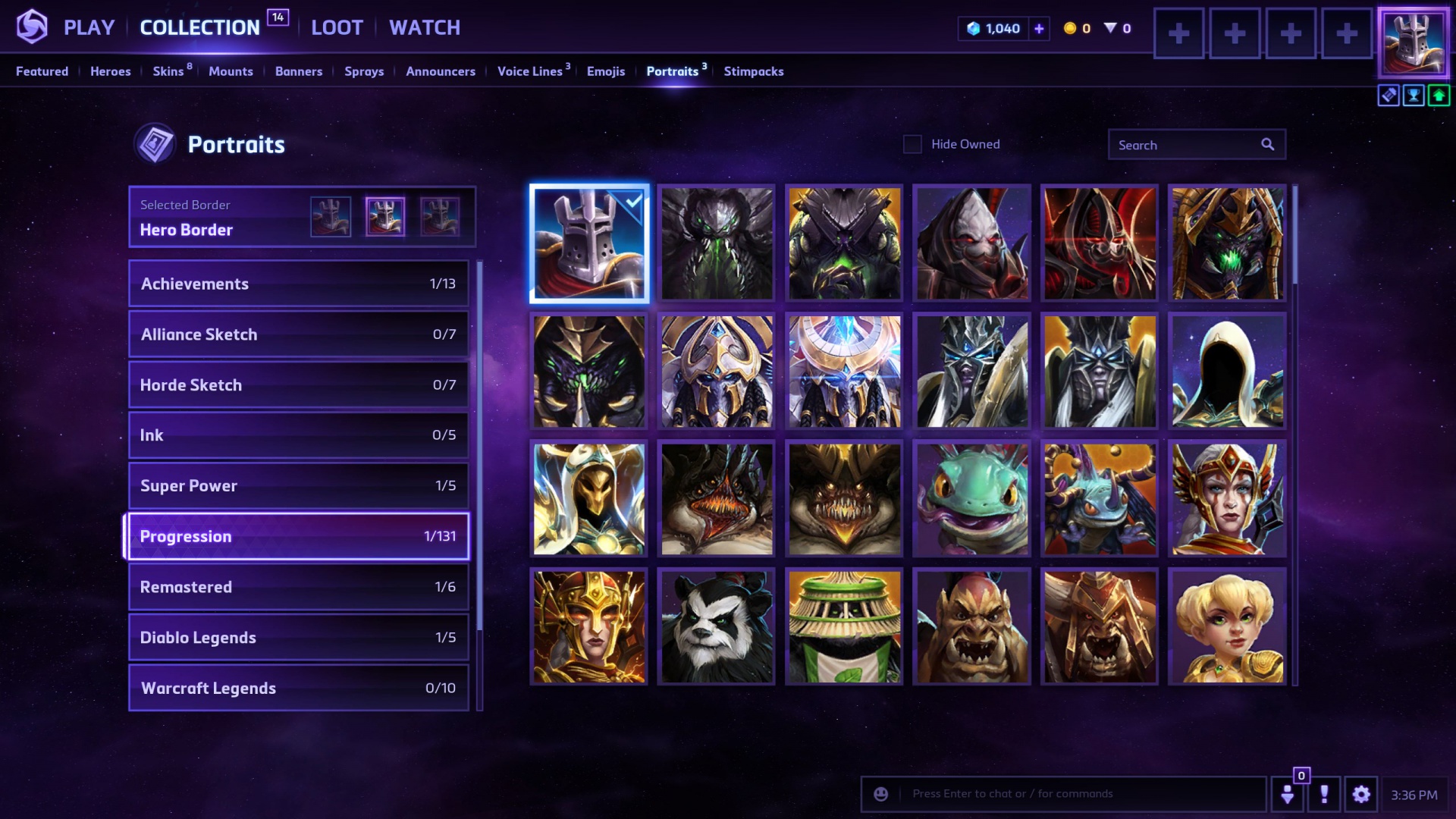Image resolution: width=1456 pixels, height=819 pixels.
Task: Open the Warcraft Legends category
Action: point(298,688)
